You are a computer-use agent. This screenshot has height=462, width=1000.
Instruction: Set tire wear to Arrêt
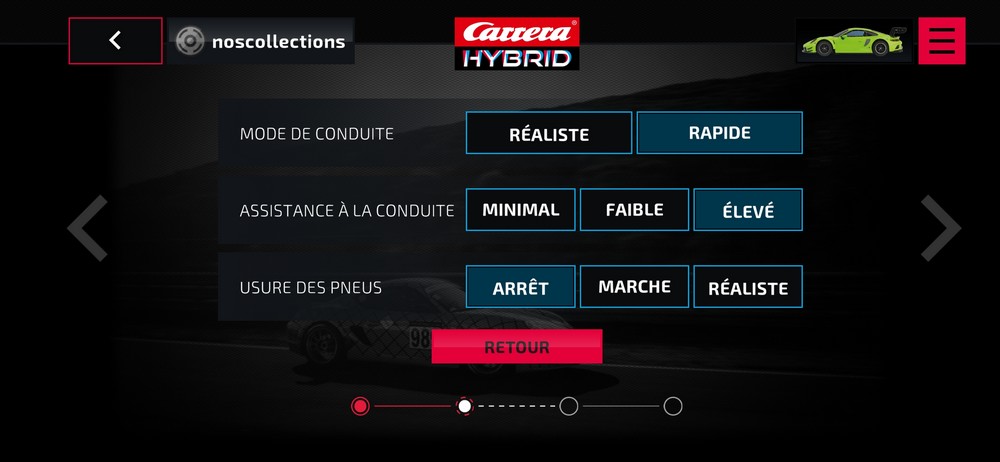click(x=521, y=287)
